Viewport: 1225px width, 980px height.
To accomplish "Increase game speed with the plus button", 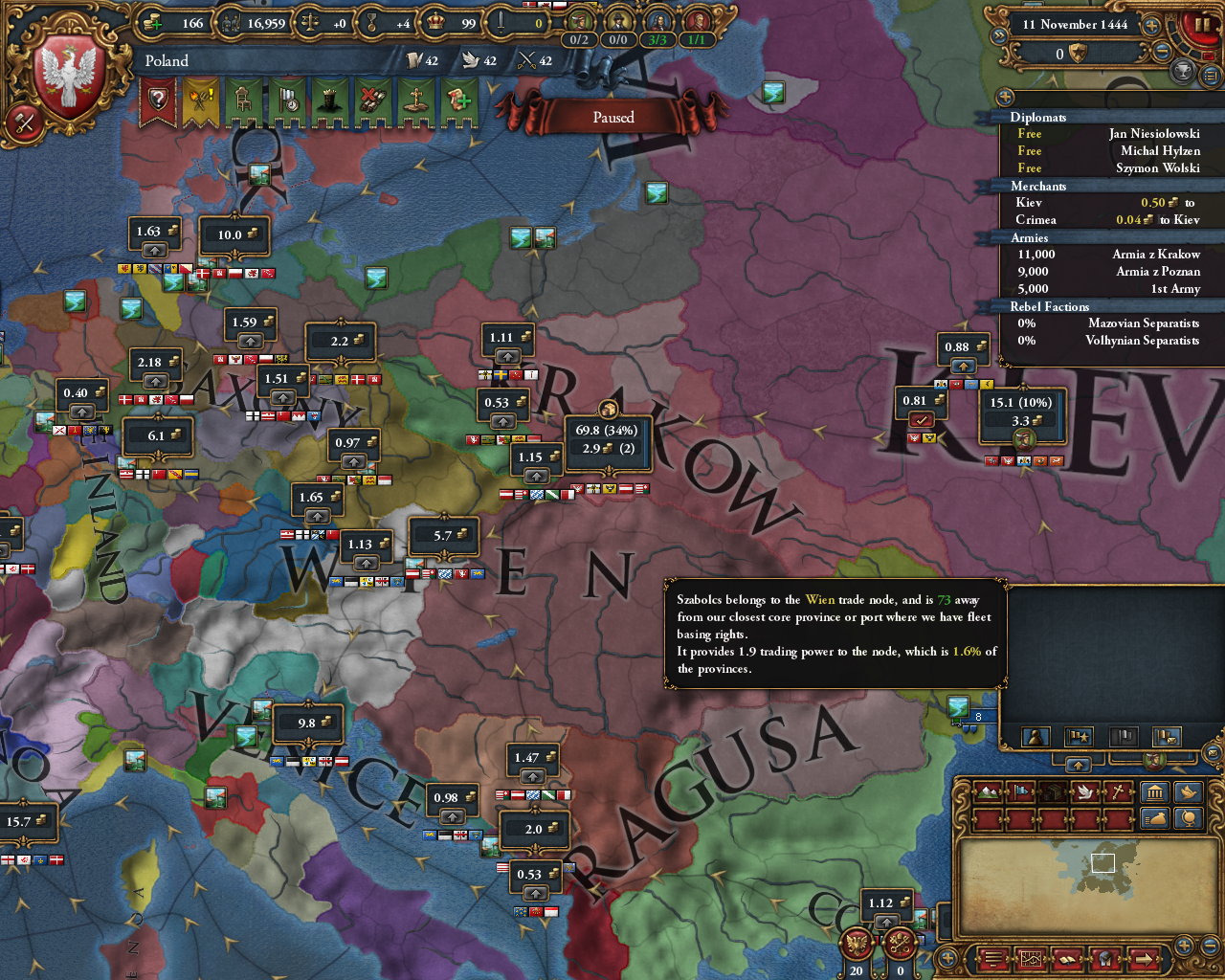I will pyautogui.click(x=1151, y=26).
